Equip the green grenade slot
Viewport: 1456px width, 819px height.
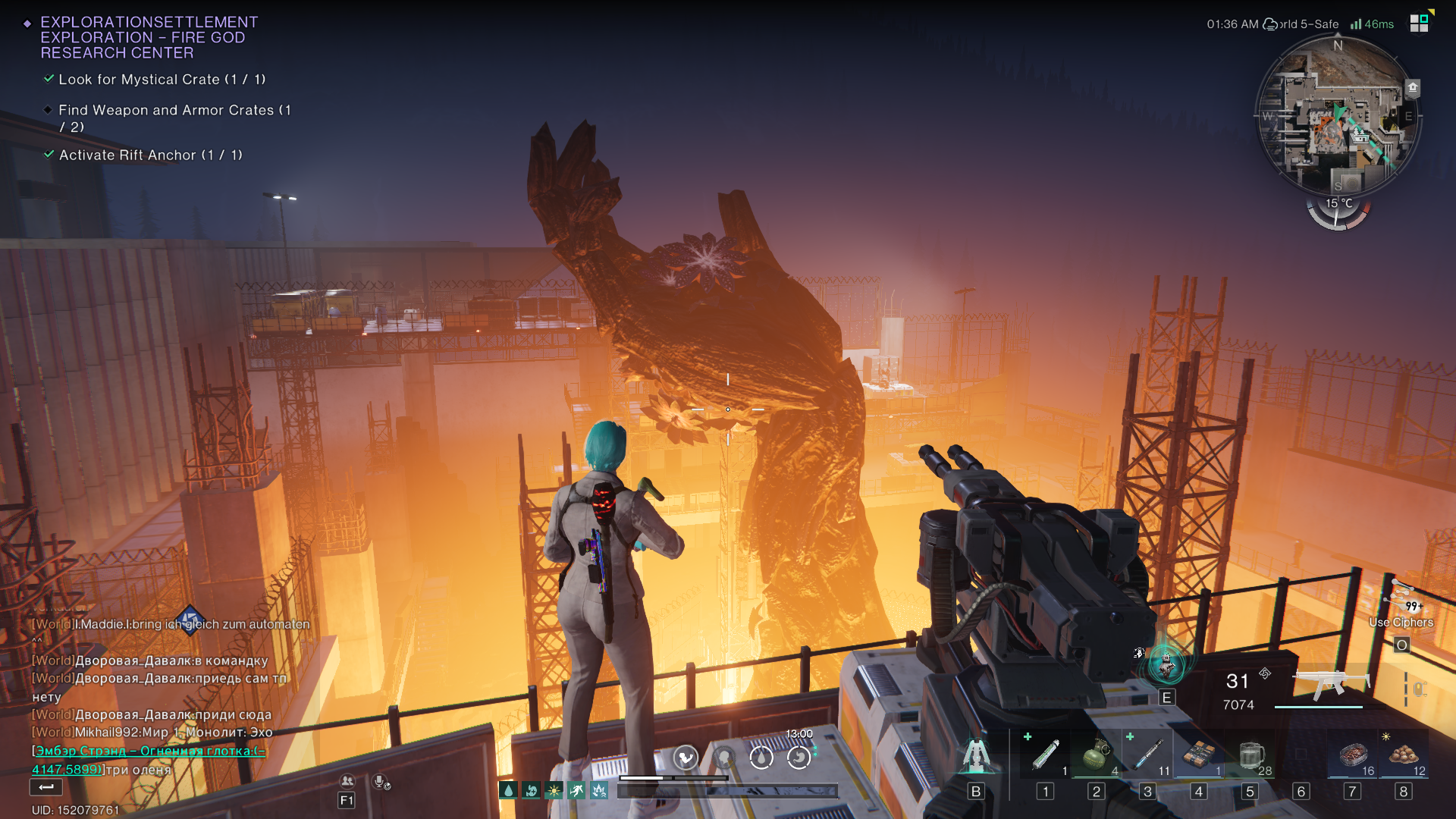coord(1096,755)
